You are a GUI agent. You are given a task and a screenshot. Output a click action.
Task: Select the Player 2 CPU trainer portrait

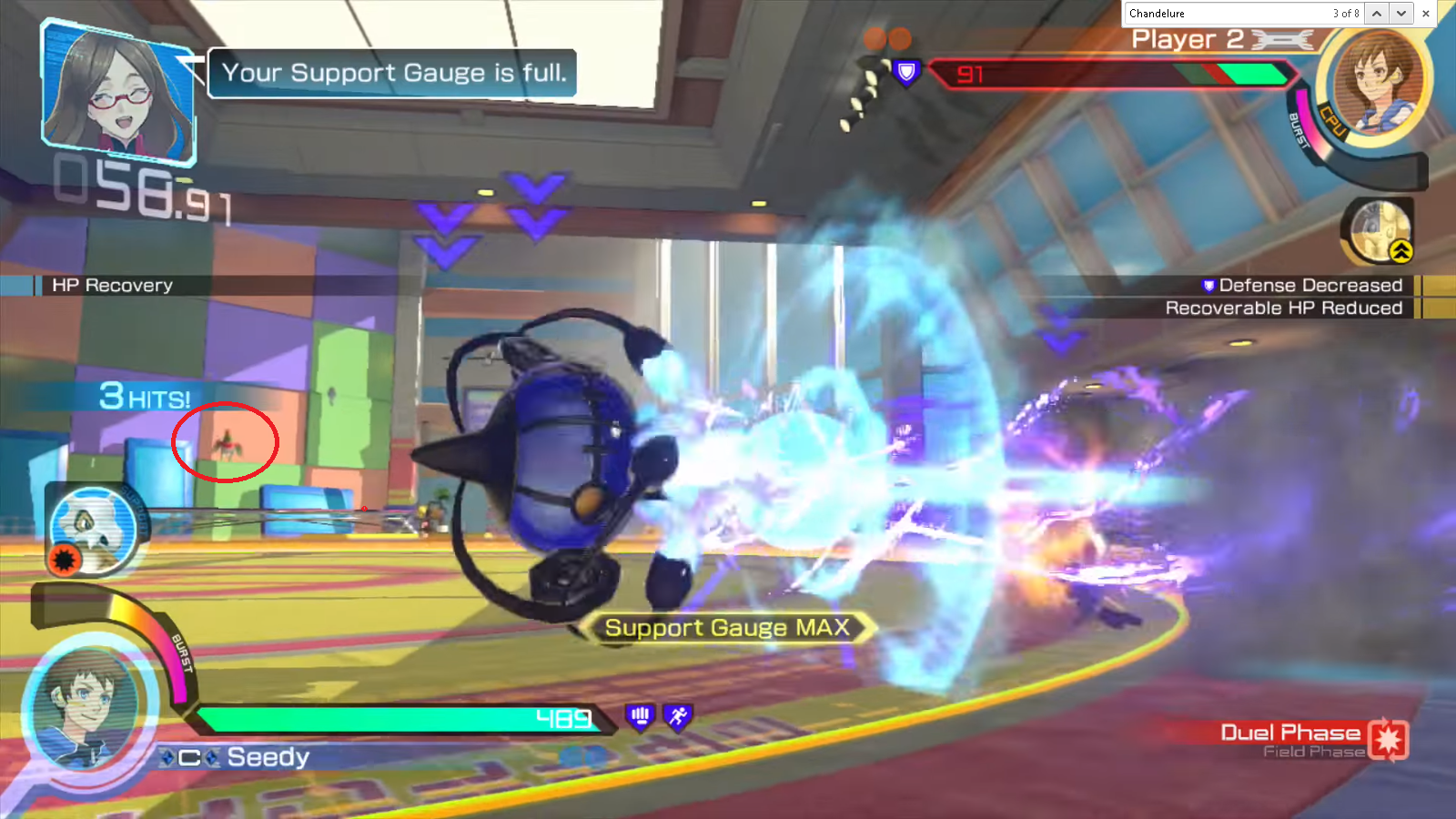point(1376,83)
